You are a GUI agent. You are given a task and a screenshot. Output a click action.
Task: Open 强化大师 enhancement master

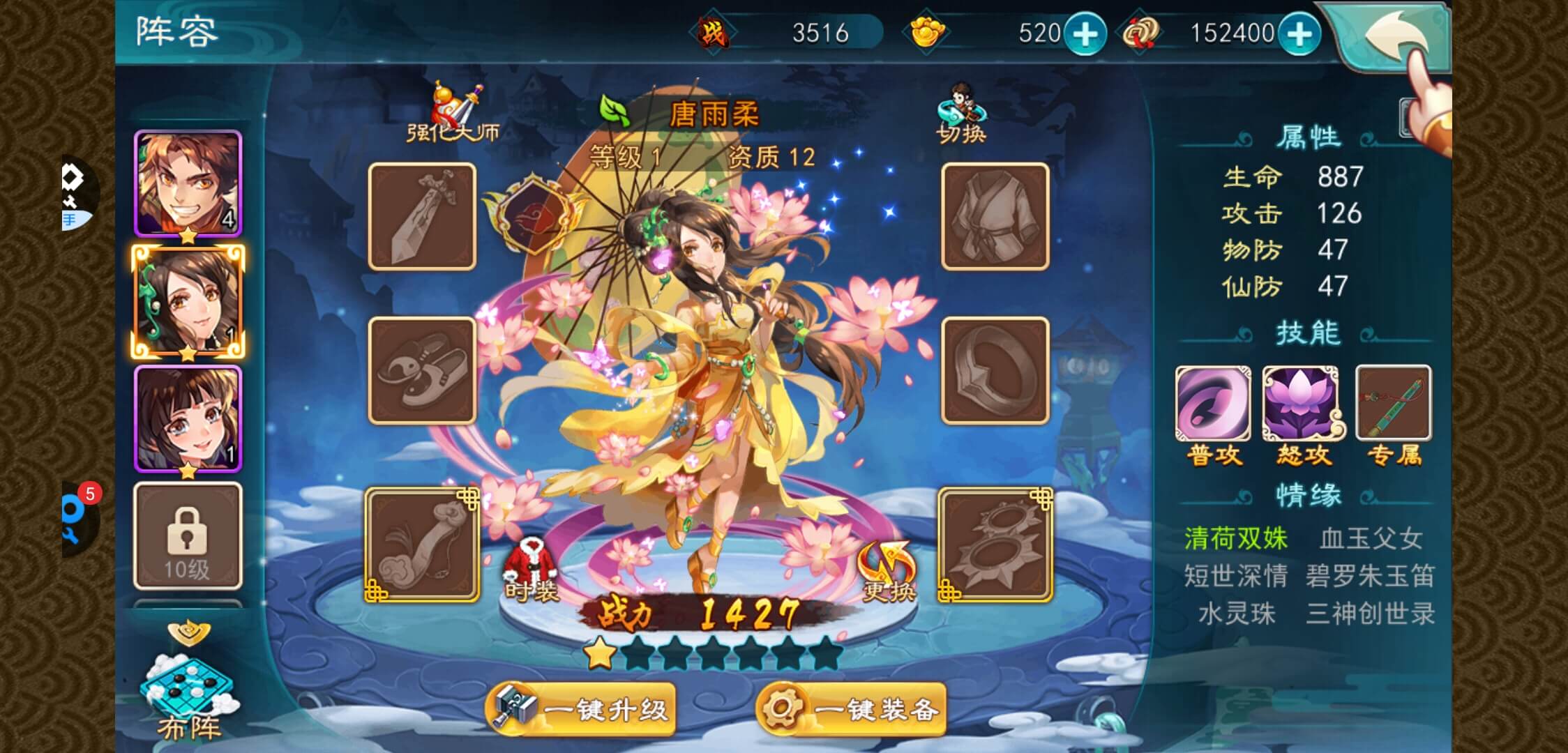click(x=453, y=114)
